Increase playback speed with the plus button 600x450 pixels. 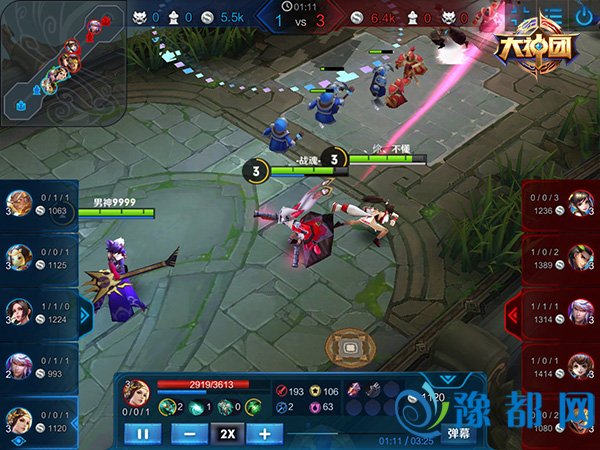pyautogui.click(x=265, y=433)
